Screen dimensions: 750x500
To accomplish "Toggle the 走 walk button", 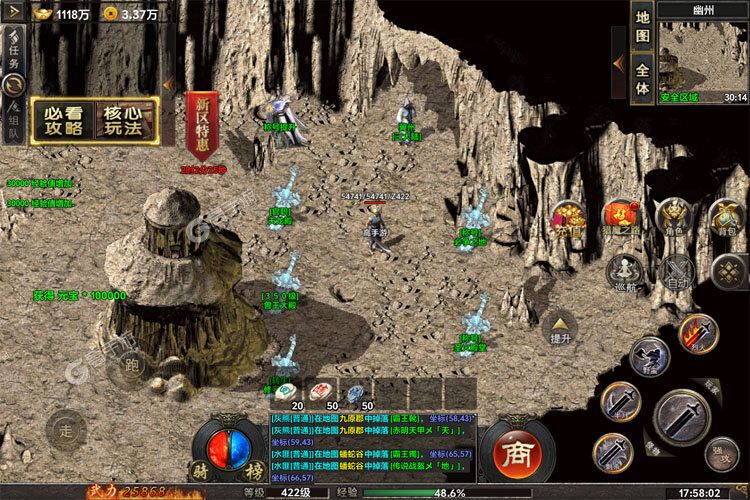I will click(66, 430).
